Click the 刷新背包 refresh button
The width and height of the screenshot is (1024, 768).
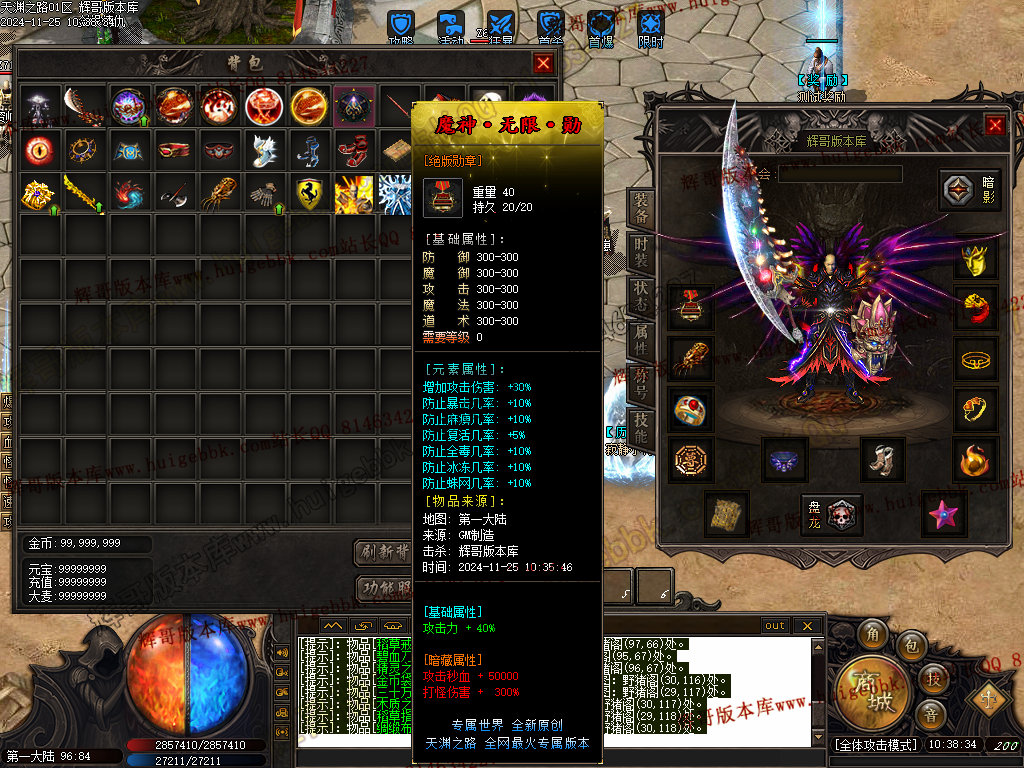point(384,552)
